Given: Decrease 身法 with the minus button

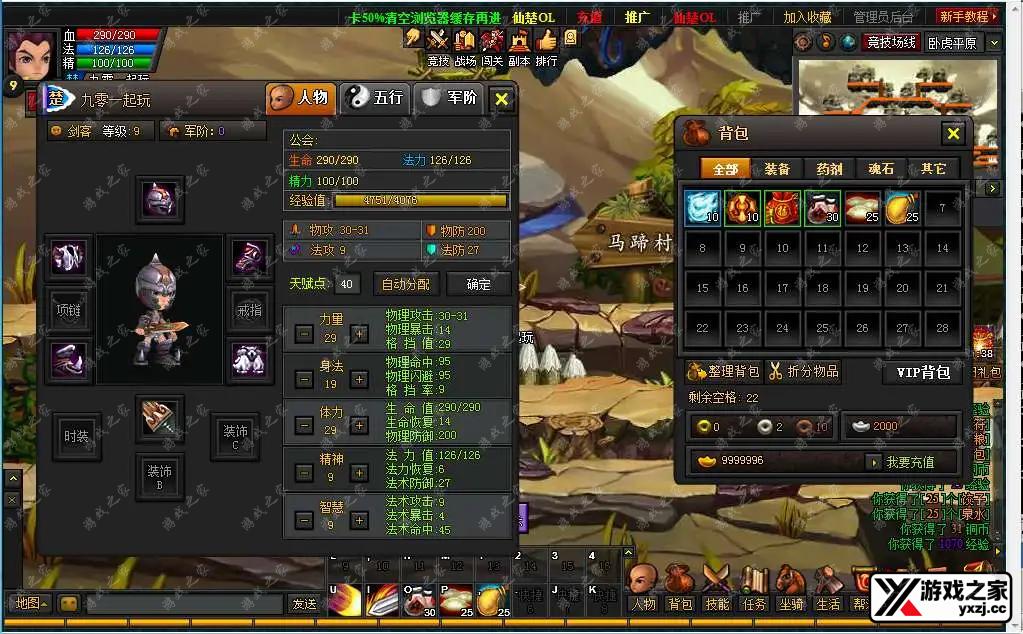Looking at the screenshot, I should click(x=304, y=380).
